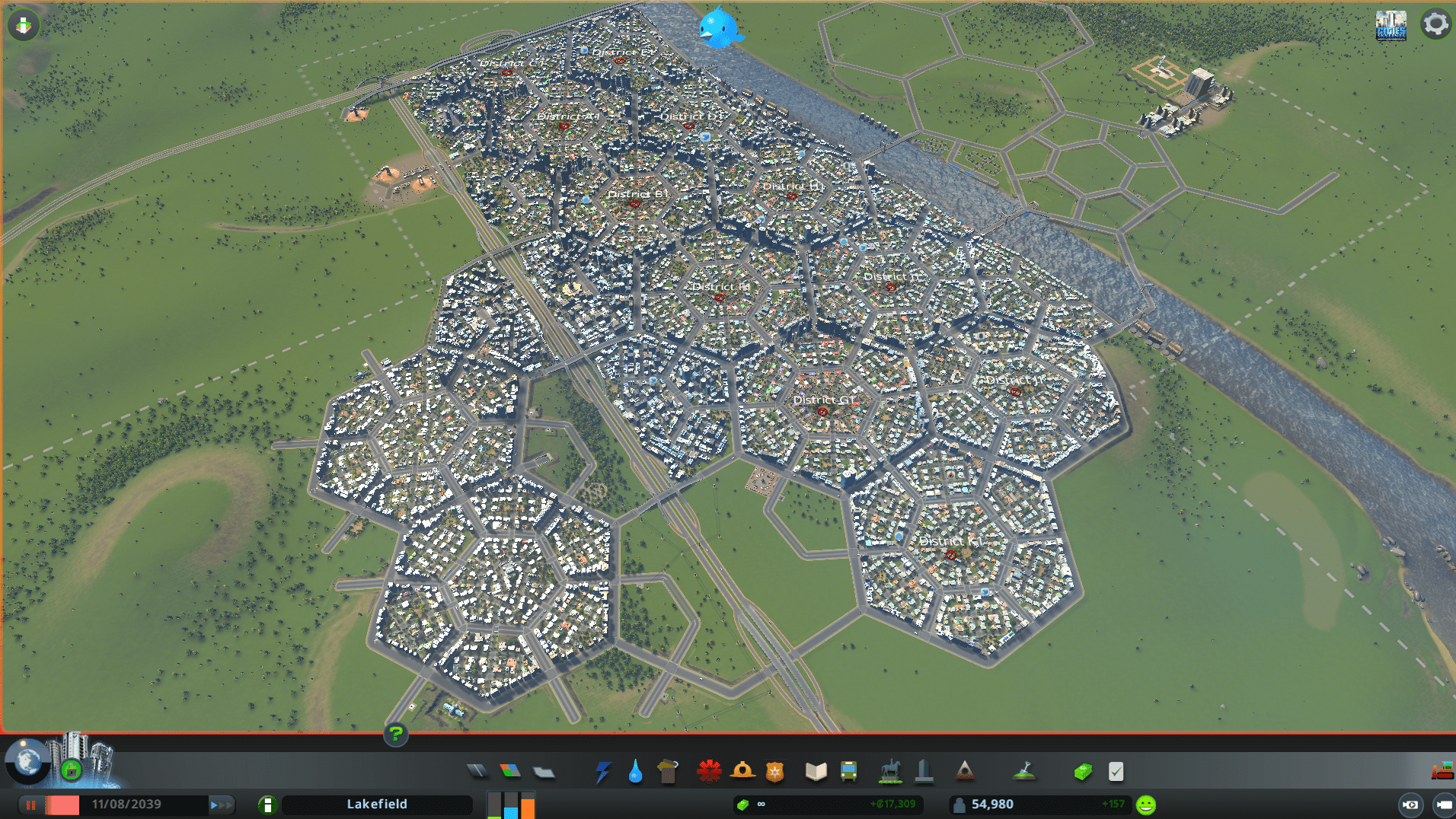Select the Roads building tool

(x=478, y=771)
